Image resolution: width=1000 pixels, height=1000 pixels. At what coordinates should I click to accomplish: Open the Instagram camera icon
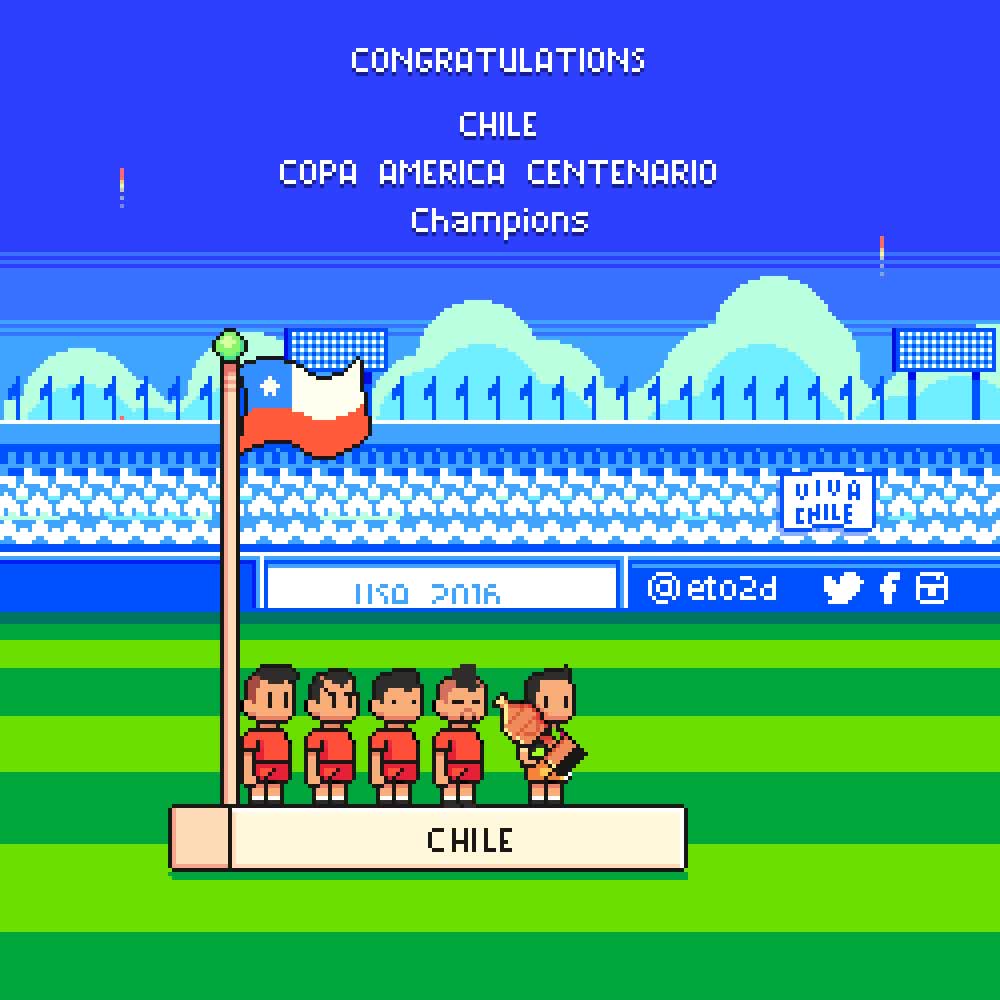click(x=931, y=587)
